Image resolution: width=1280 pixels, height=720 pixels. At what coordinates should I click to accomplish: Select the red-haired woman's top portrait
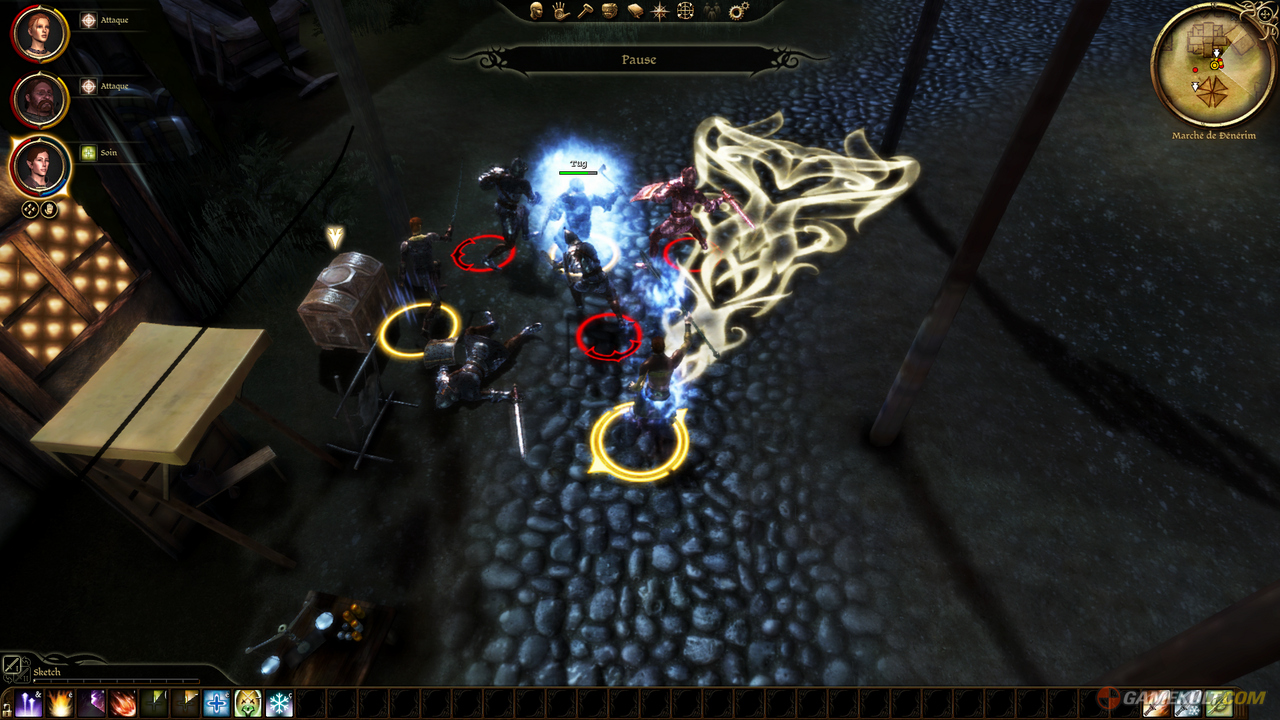click(x=40, y=33)
